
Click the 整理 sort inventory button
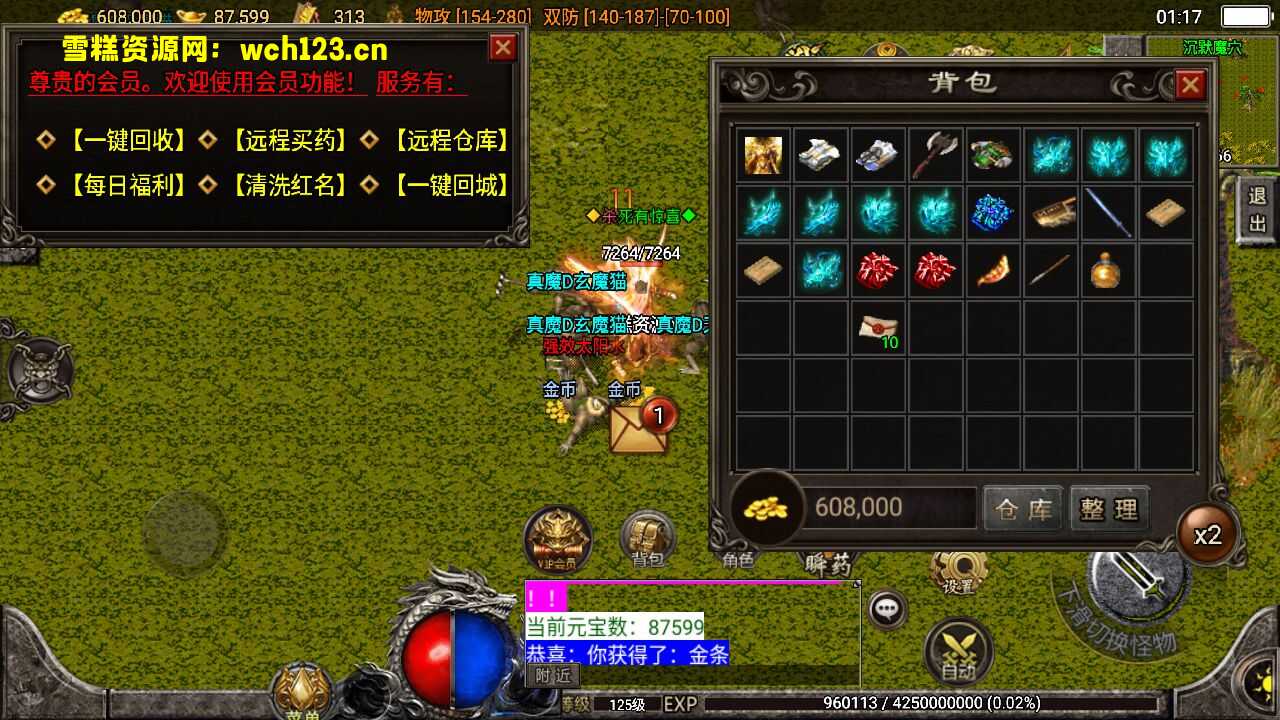1109,509
